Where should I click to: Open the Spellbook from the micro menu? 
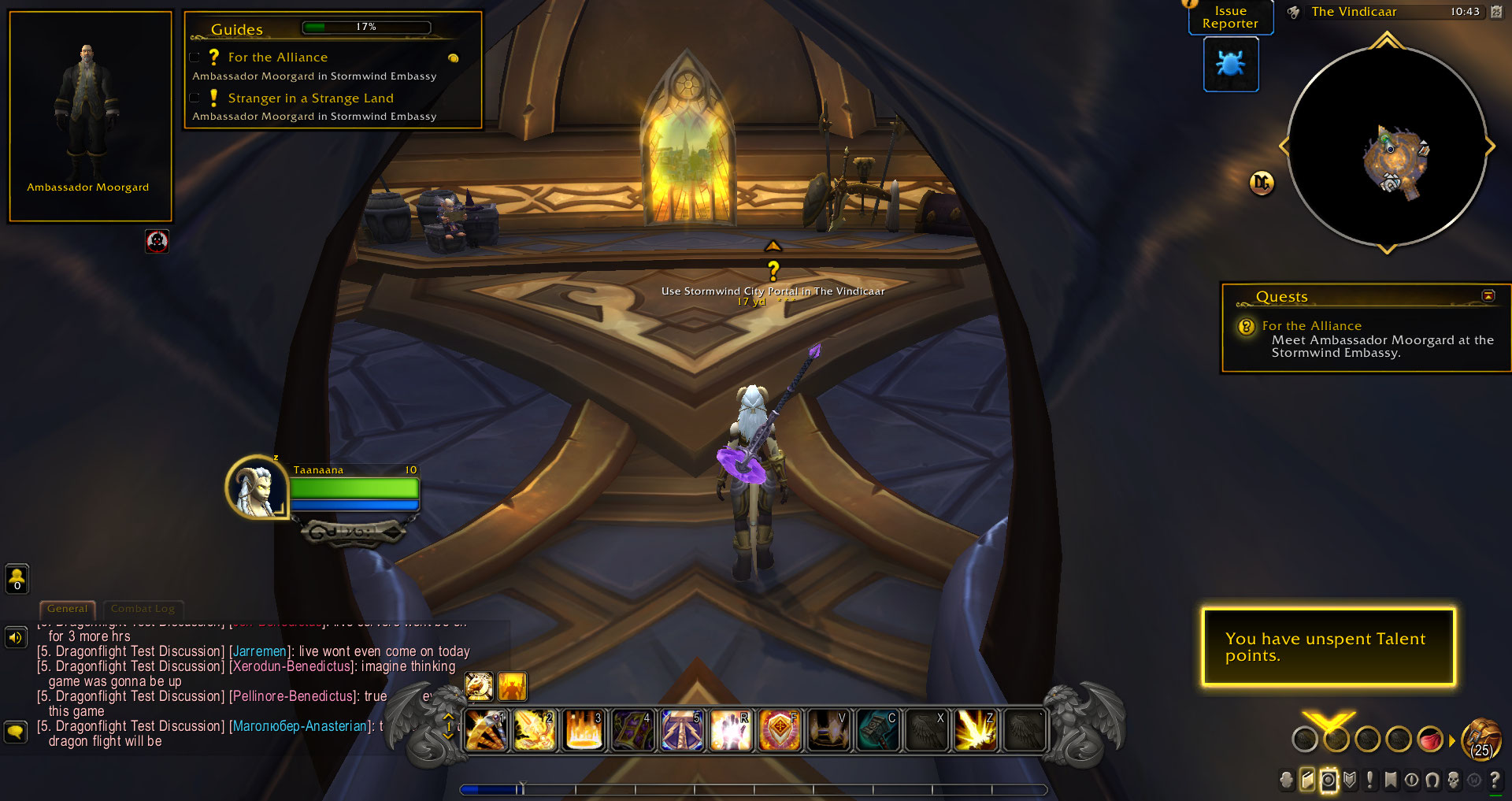1306,780
